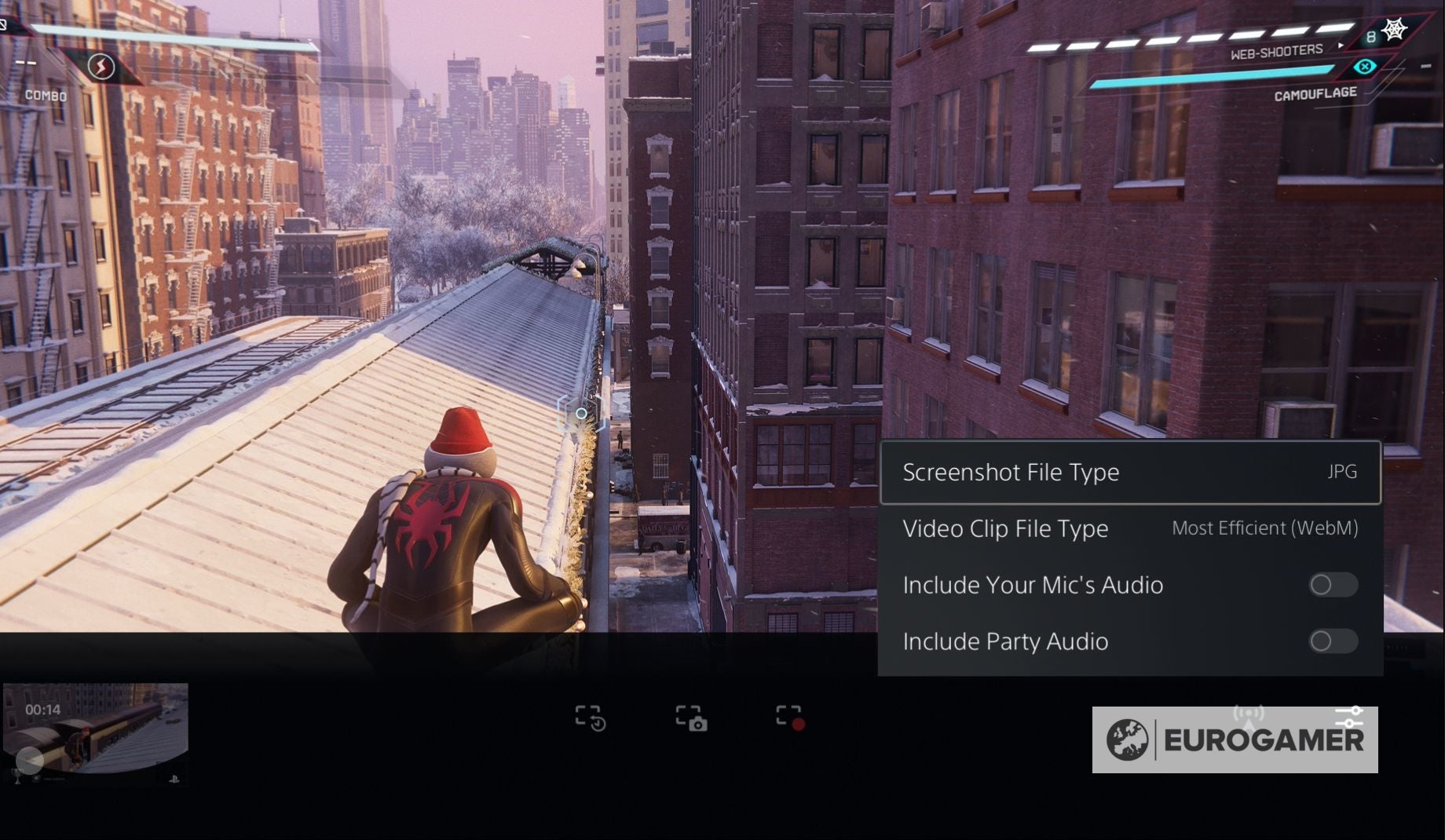Image resolution: width=1445 pixels, height=840 pixels.
Task: Enable the Include Party Audio toggle
Action: click(1333, 641)
